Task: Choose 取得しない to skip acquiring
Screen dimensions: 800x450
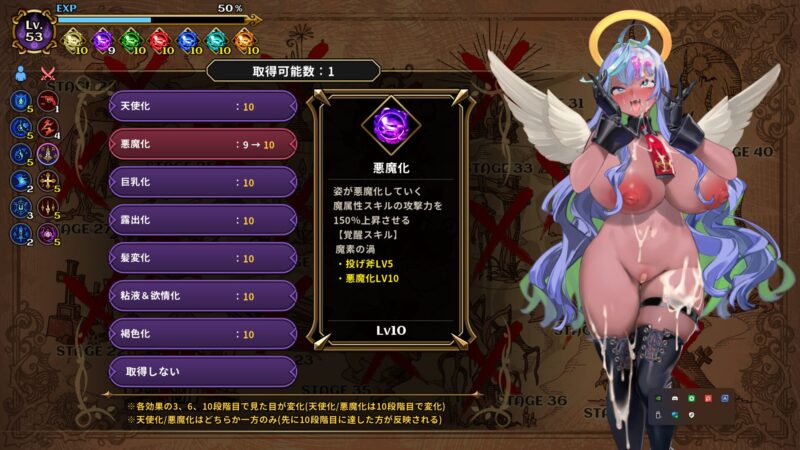Action: click(x=202, y=371)
